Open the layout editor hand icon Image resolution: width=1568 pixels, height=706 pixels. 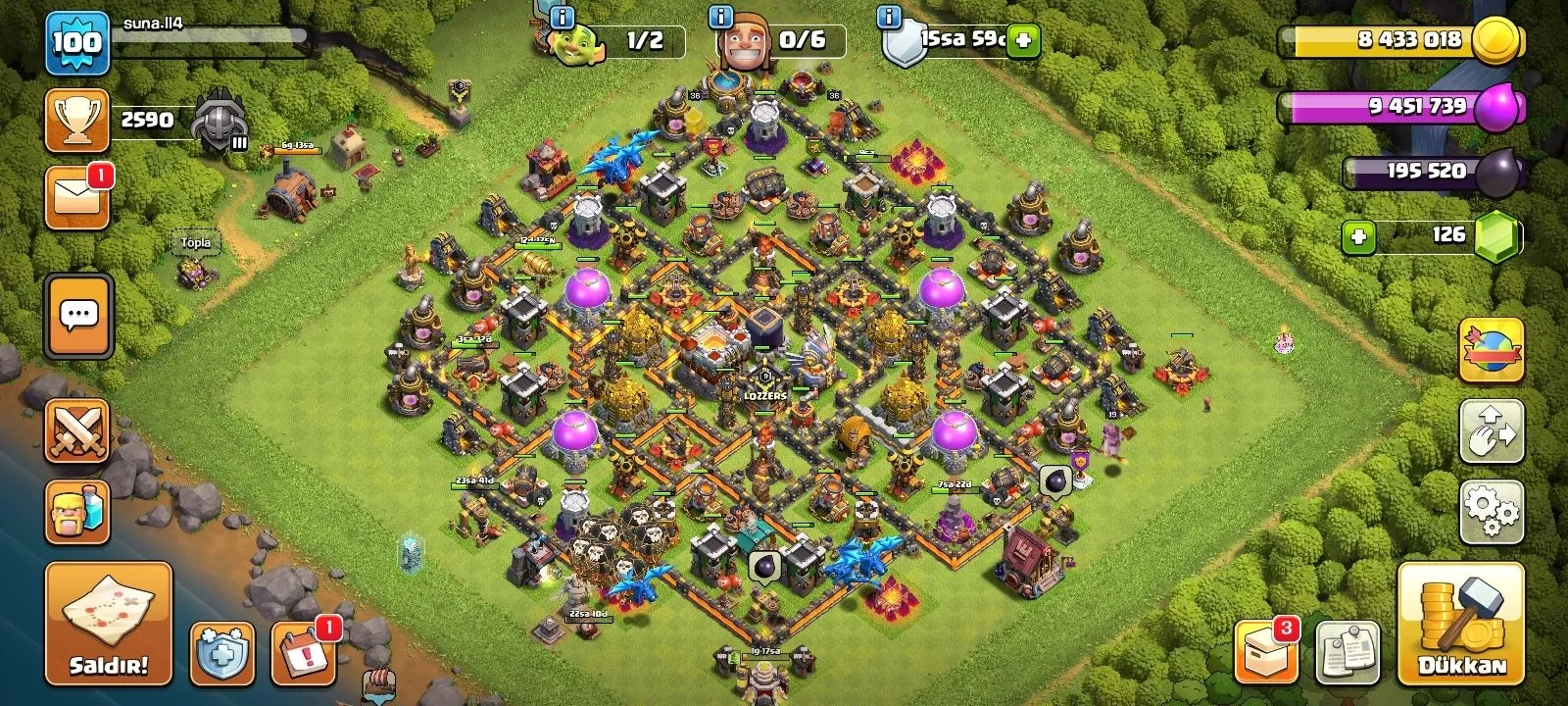pyautogui.click(x=1491, y=430)
